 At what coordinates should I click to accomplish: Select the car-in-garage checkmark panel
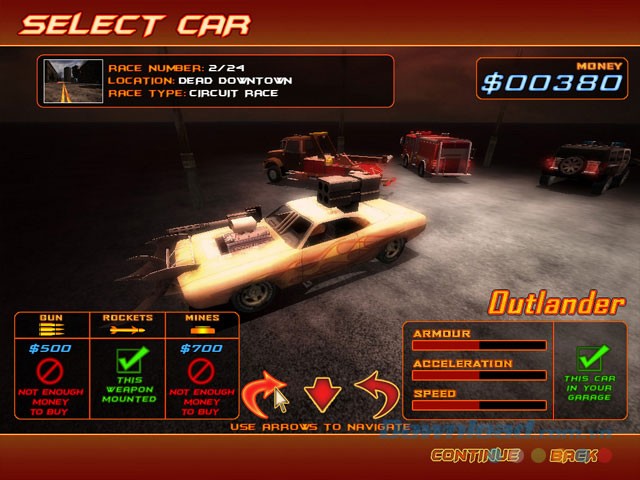(x=590, y=369)
